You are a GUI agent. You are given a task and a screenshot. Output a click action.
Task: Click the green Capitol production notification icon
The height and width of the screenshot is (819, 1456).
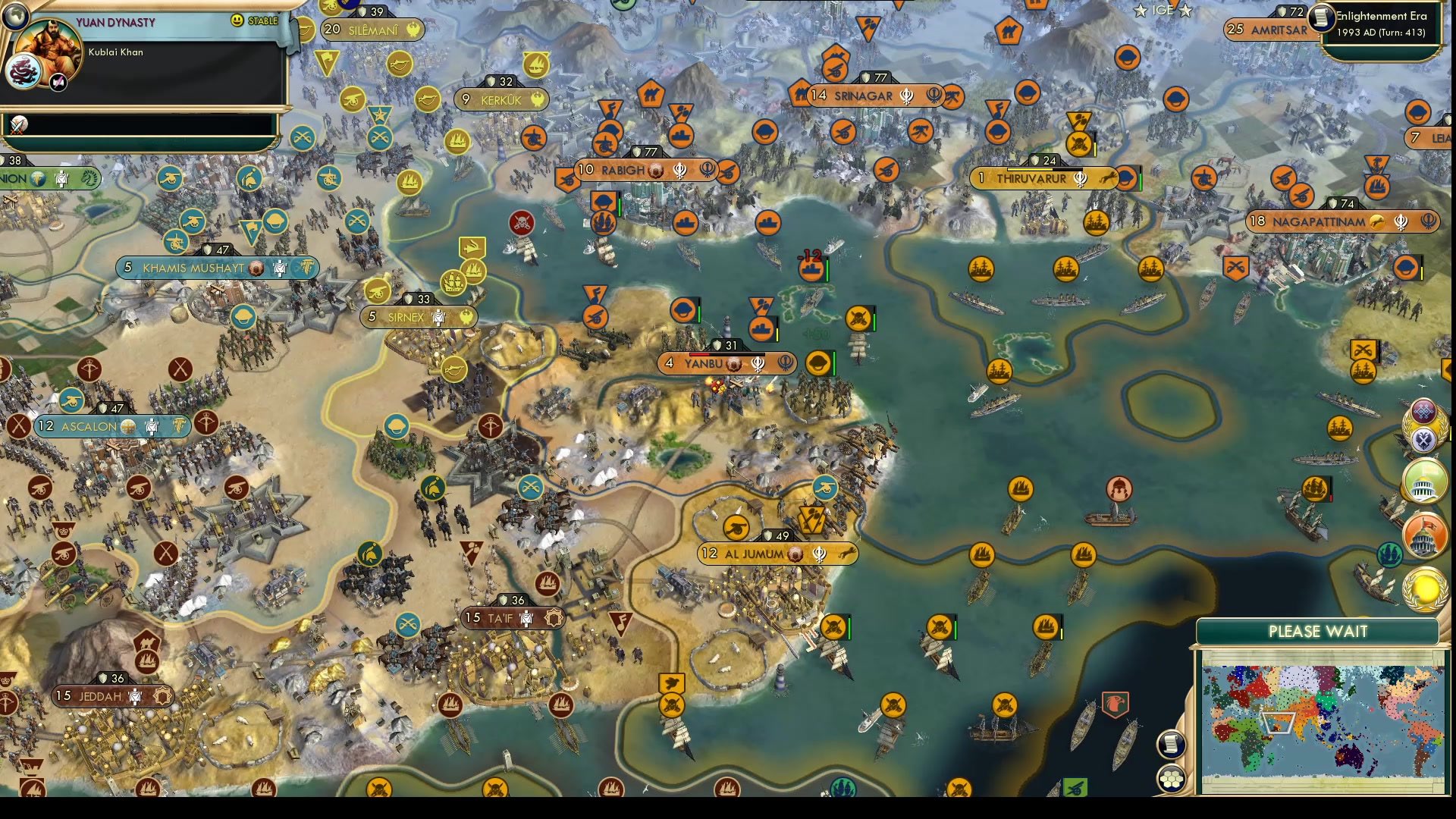coord(1425,482)
